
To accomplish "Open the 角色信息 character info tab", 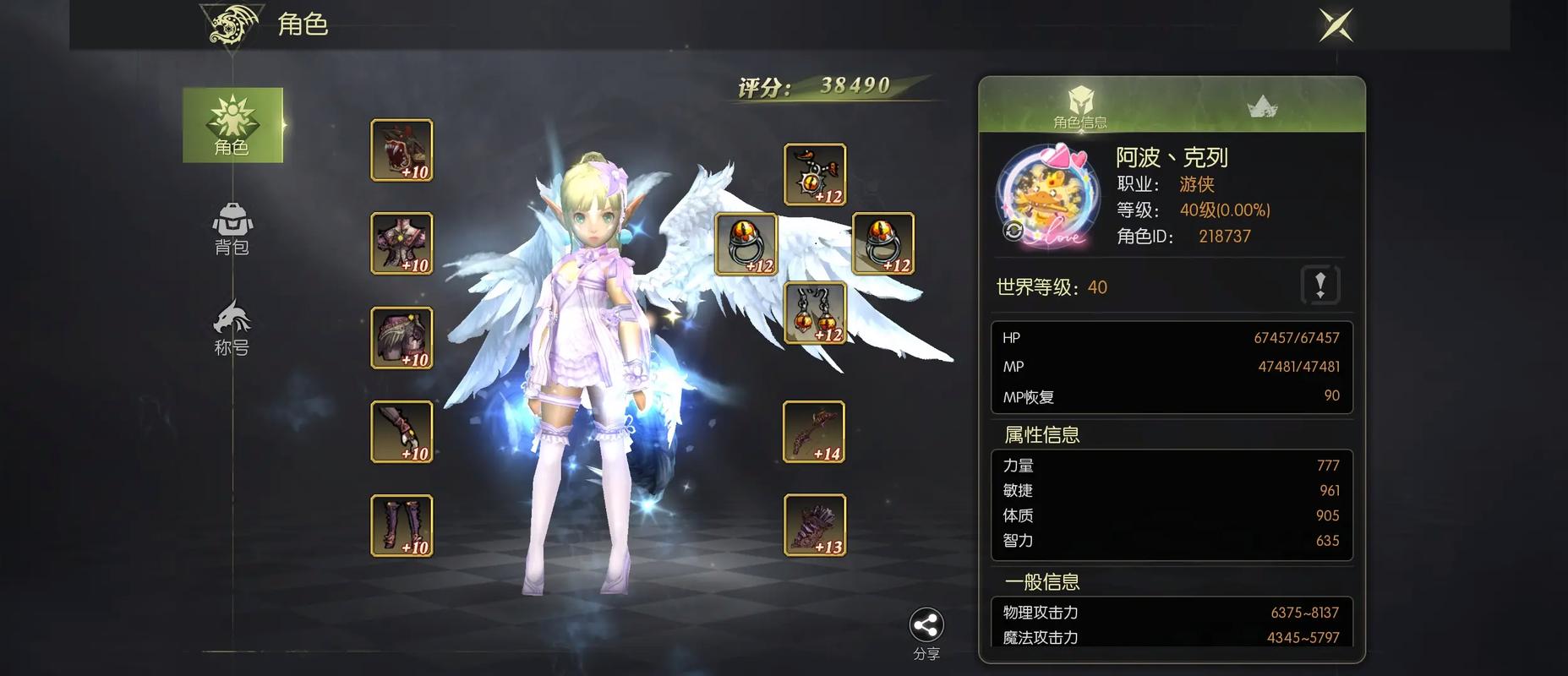I will [x=1080, y=106].
